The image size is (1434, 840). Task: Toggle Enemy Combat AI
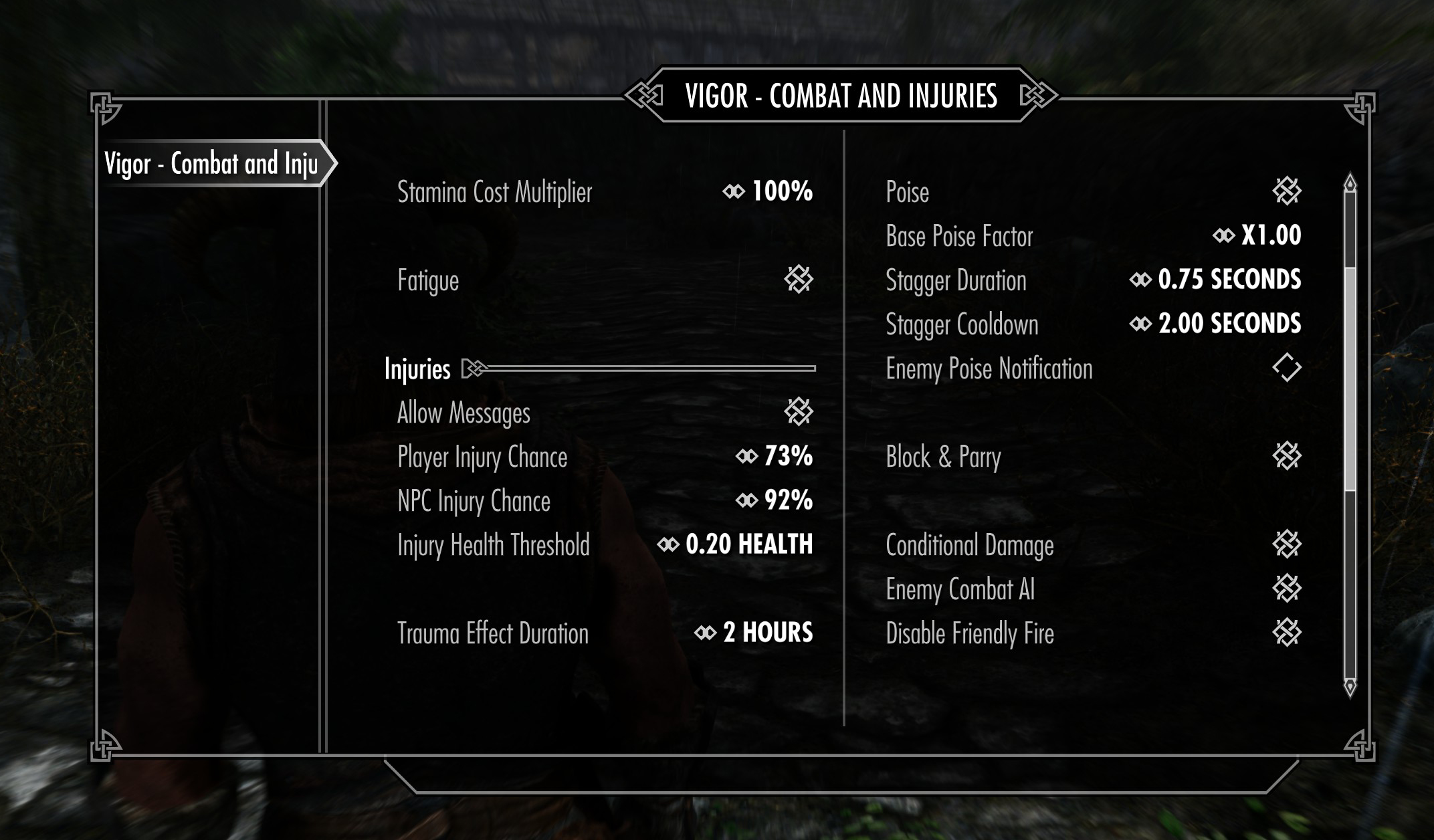click(x=1286, y=589)
